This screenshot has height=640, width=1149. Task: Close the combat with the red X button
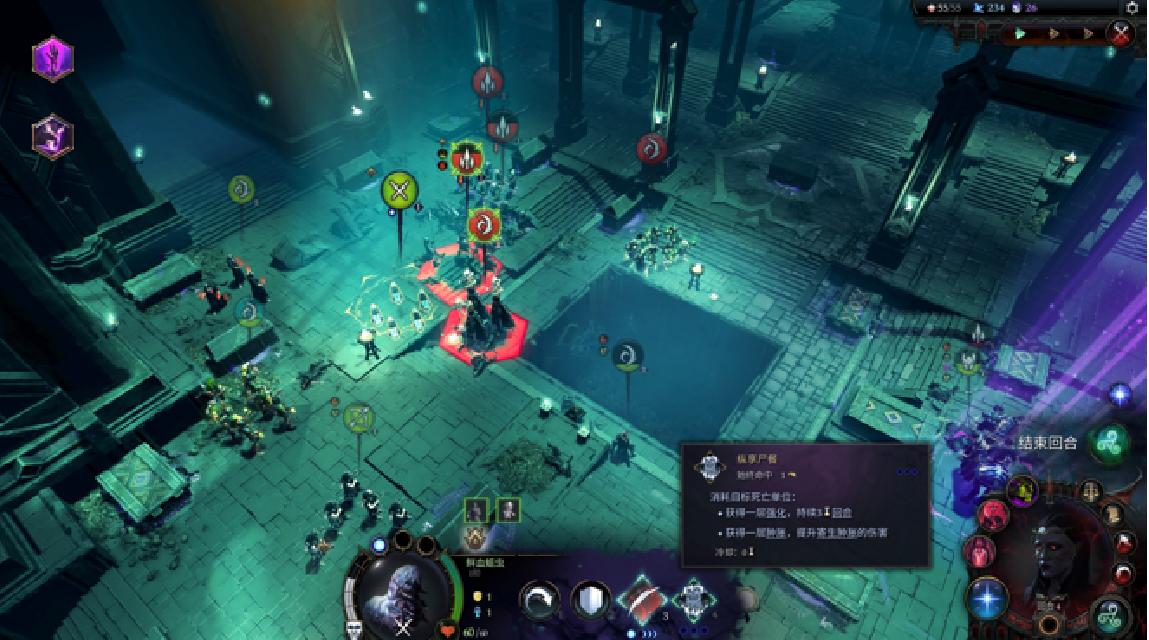coord(1120,33)
